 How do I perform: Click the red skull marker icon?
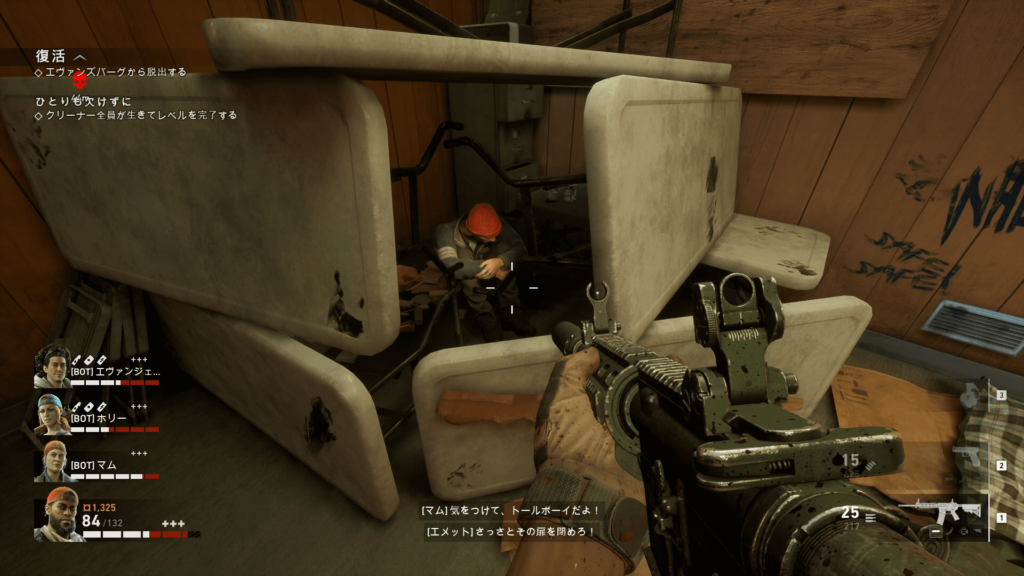81,80
